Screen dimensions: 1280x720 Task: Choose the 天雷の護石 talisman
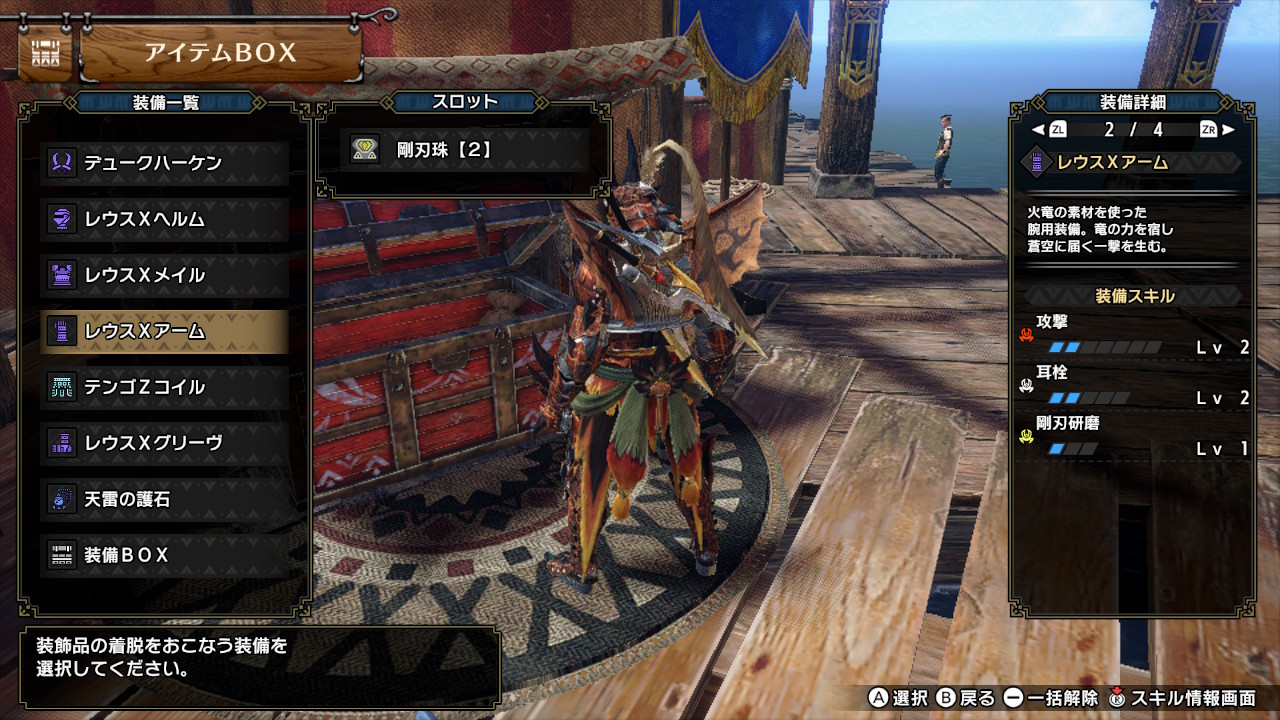tap(165, 499)
